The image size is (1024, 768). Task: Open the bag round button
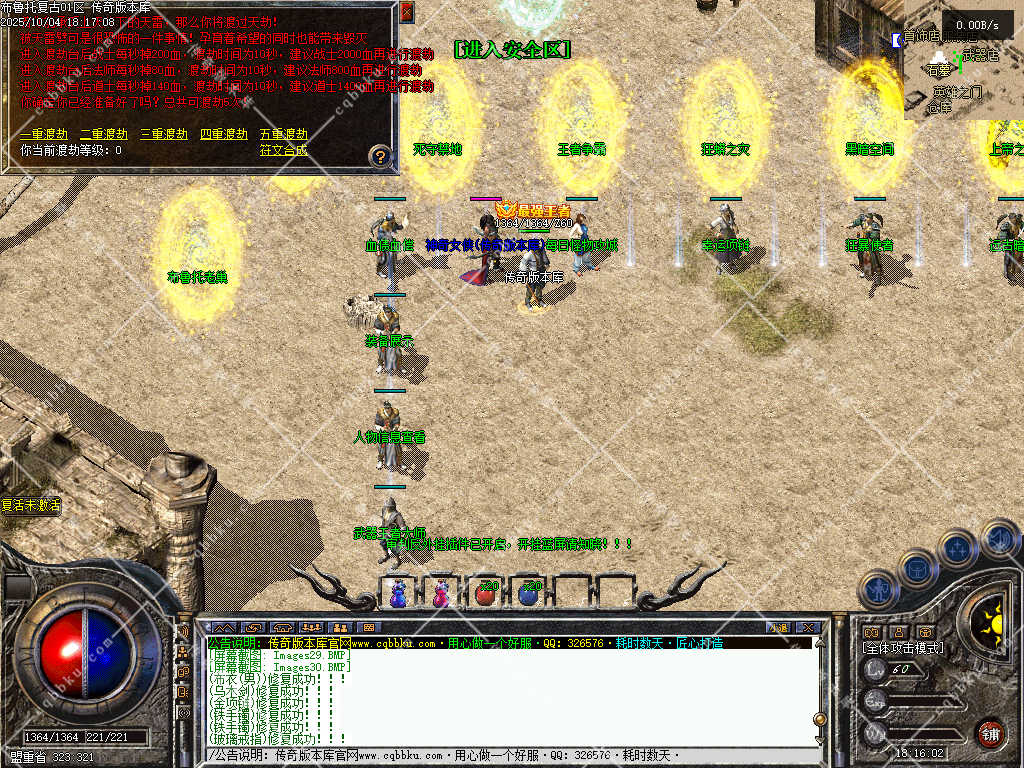[x=917, y=568]
